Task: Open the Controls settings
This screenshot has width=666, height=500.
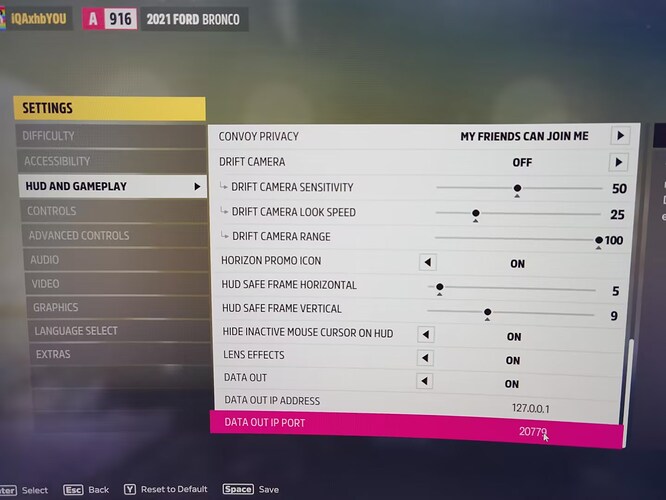Action: coord(51,211)
